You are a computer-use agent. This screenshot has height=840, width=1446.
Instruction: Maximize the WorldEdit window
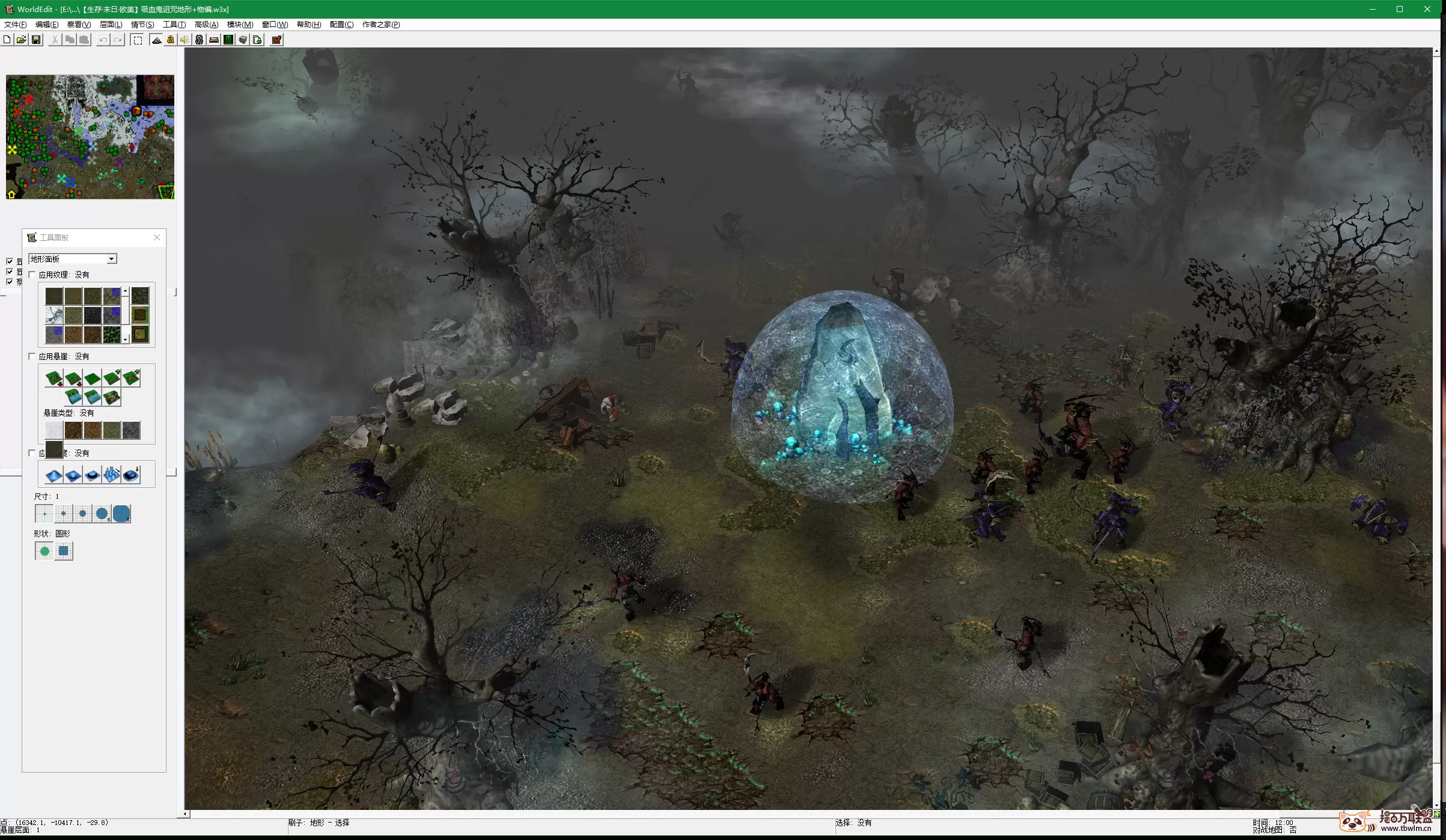pyautogui.click(x=1400, y=9)
